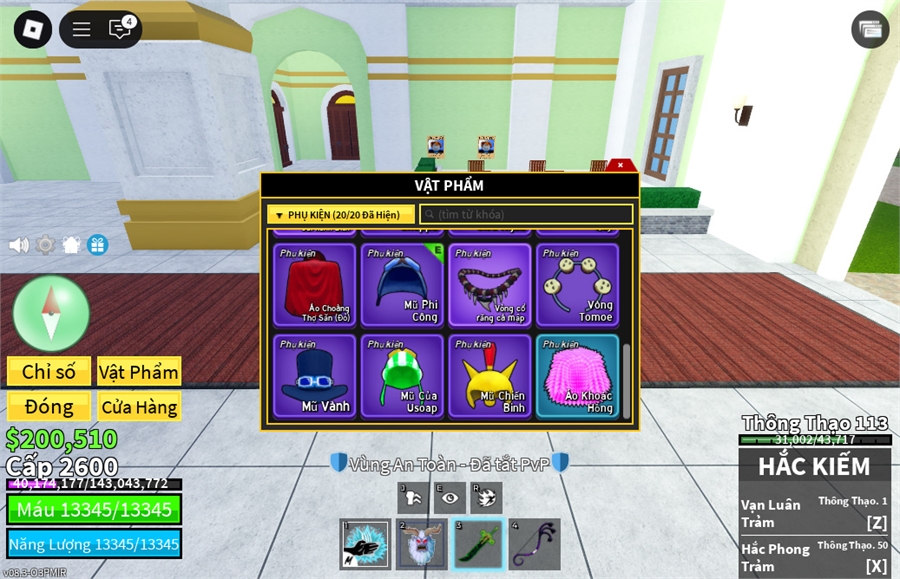The width and height of the screenshot is (900, 579).
Task: Open the Roblox chat button
Action: [120, 29]
